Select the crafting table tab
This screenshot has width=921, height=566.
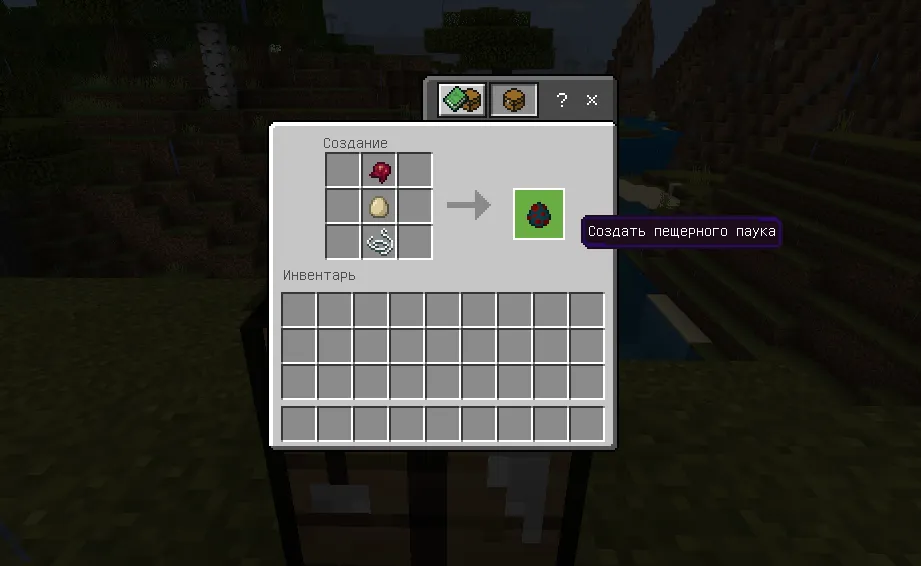[514, 100]
